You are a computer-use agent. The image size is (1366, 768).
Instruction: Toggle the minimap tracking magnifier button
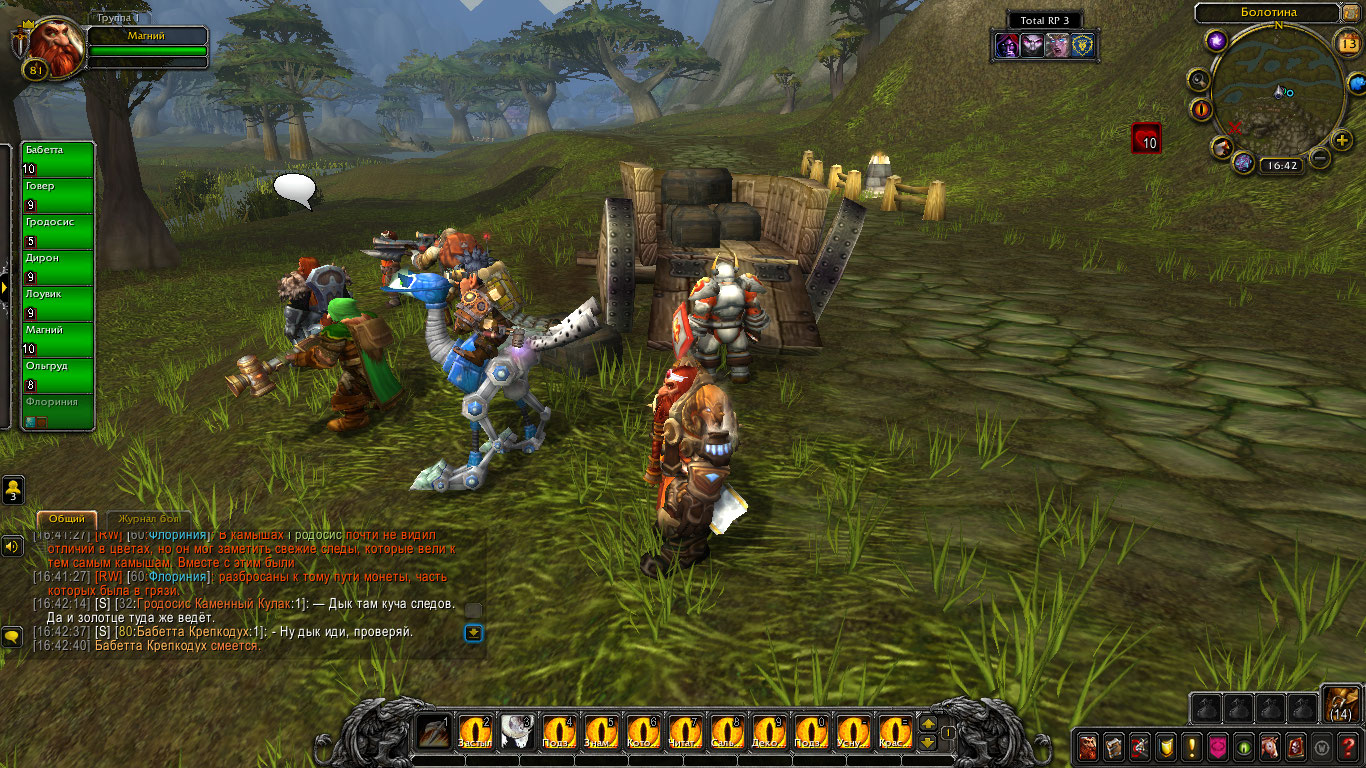tap(1198, 80)
